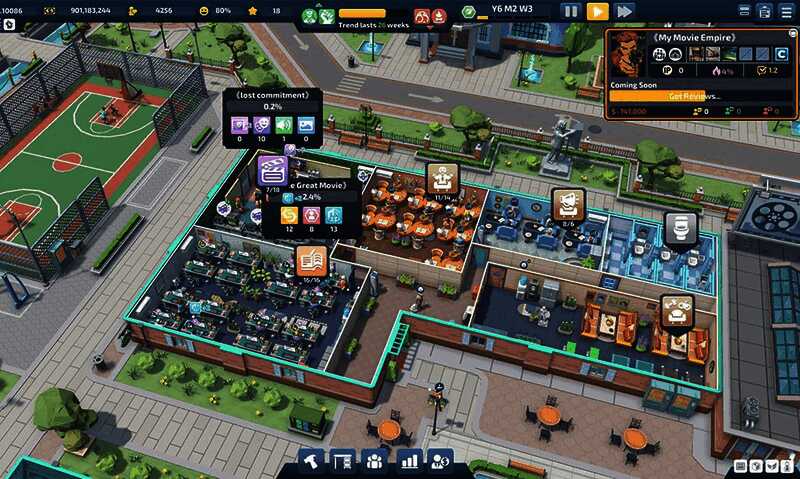800x479 pixels.
Task: Open the staff management panel
Action: click(375, 461)
